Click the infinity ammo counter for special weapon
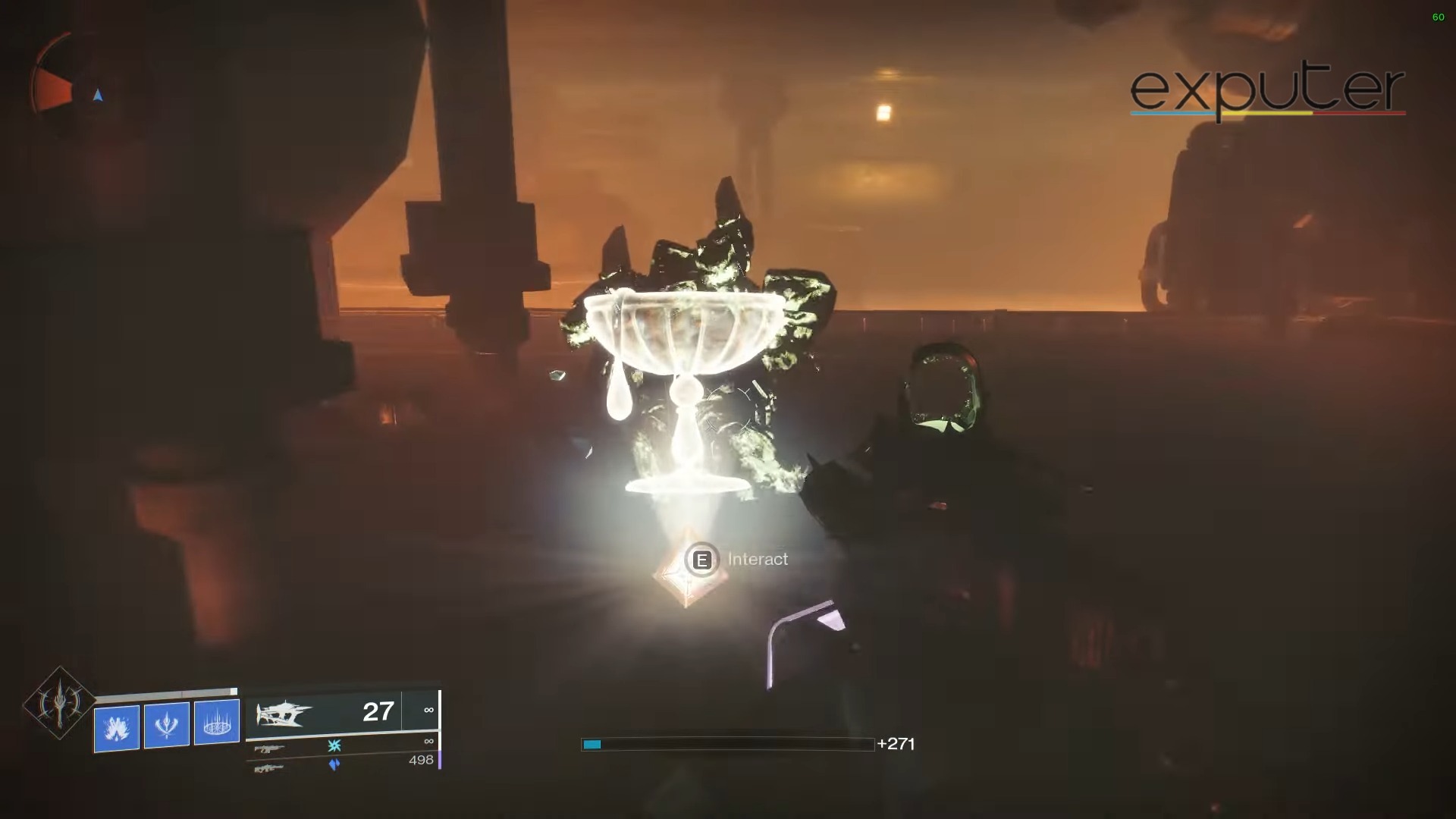The height and width of the screenshot is (819, 1456). 428,741
